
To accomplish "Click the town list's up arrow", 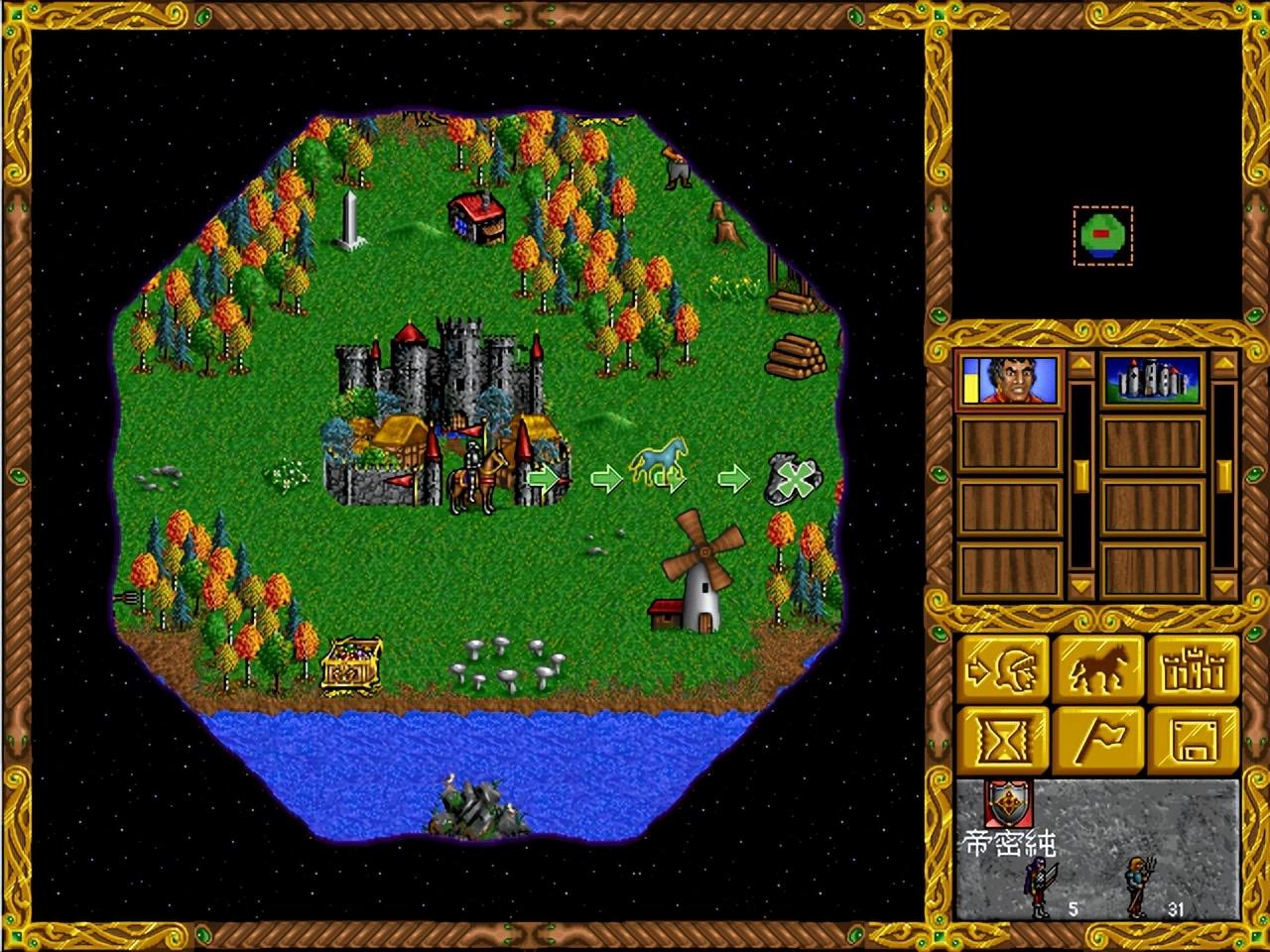I will pos(1224,366).
